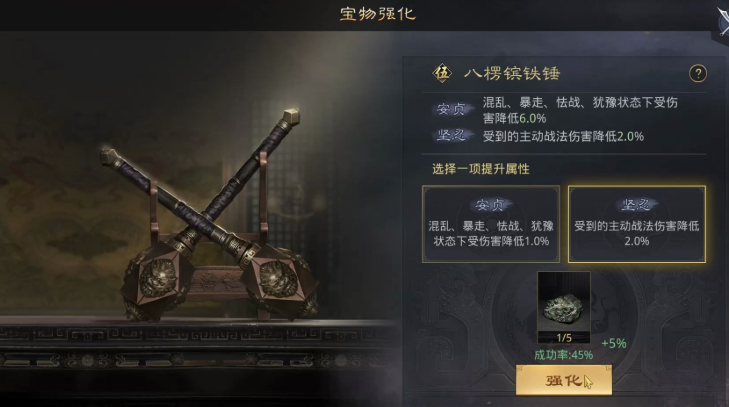Open the question mark help icon
This screenshot has width=729, height=407.
[x=698, y=73]
